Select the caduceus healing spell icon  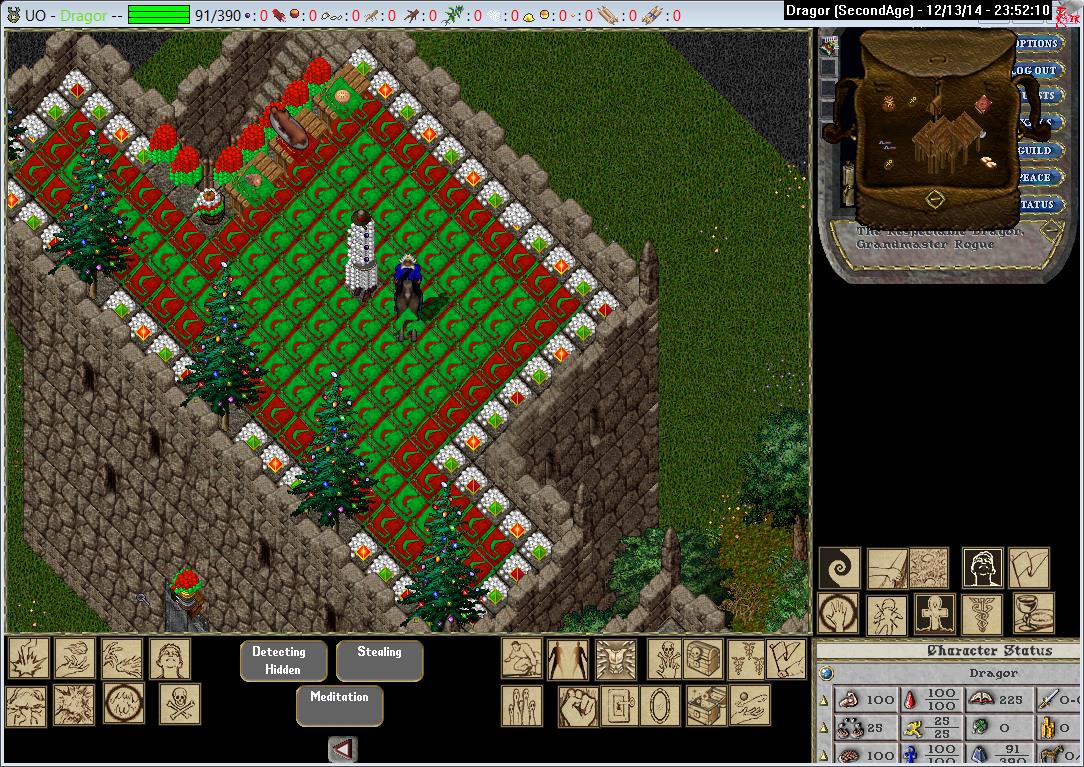981,614
